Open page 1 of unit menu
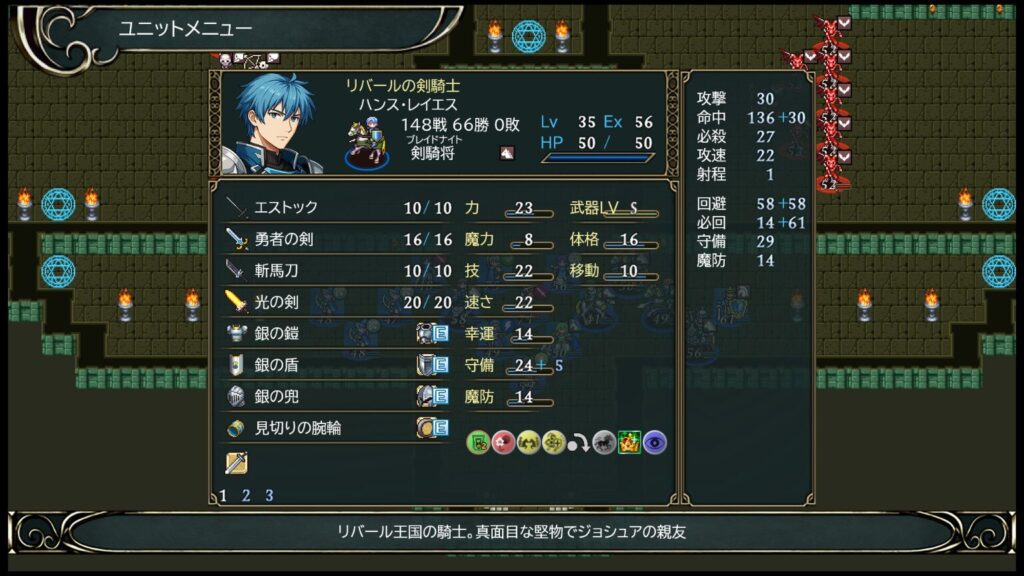Viewport: 1024px width, 576px height. [x=223, y=495]
